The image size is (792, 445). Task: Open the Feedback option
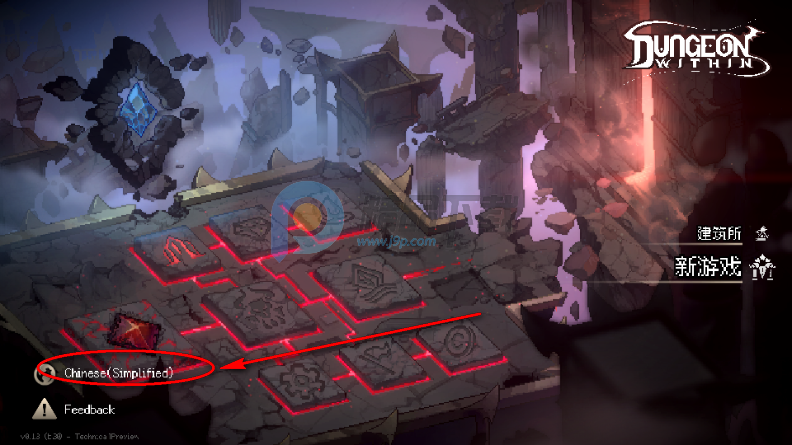(x=89, y=409)
